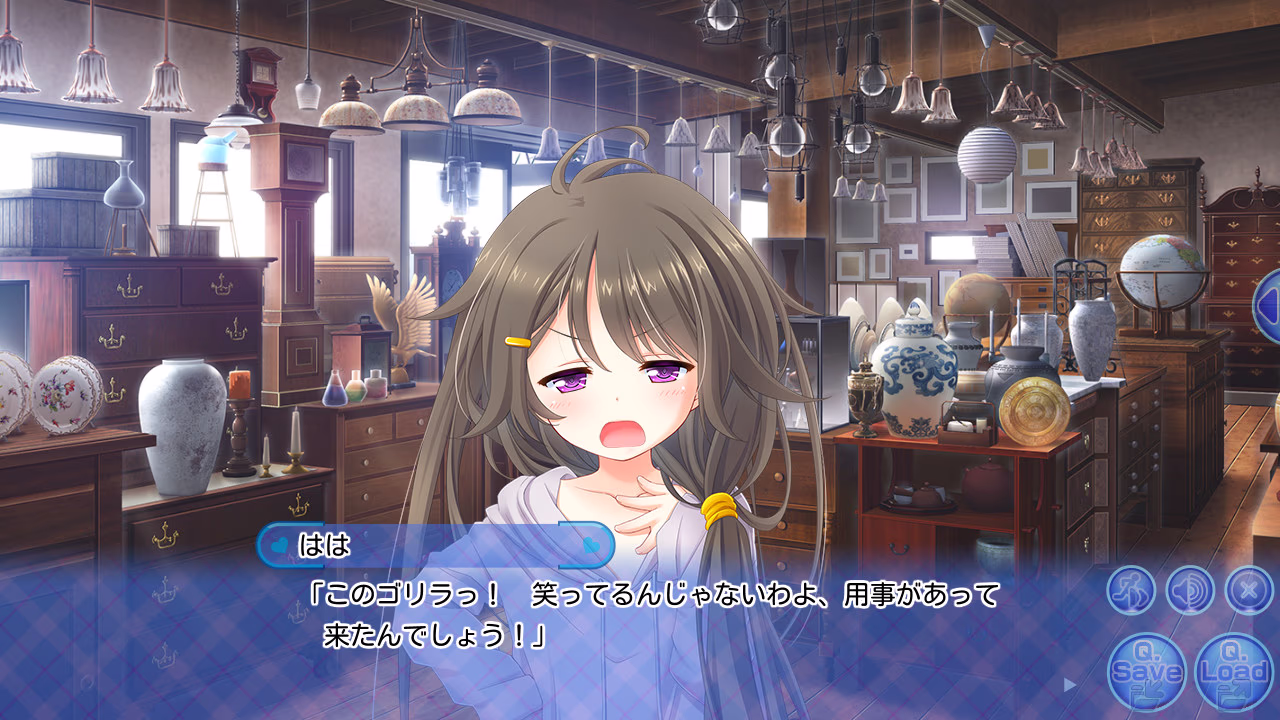Activate the running figure skip button
This screenshot has height=720, width=1280.
pos(1131,590)
